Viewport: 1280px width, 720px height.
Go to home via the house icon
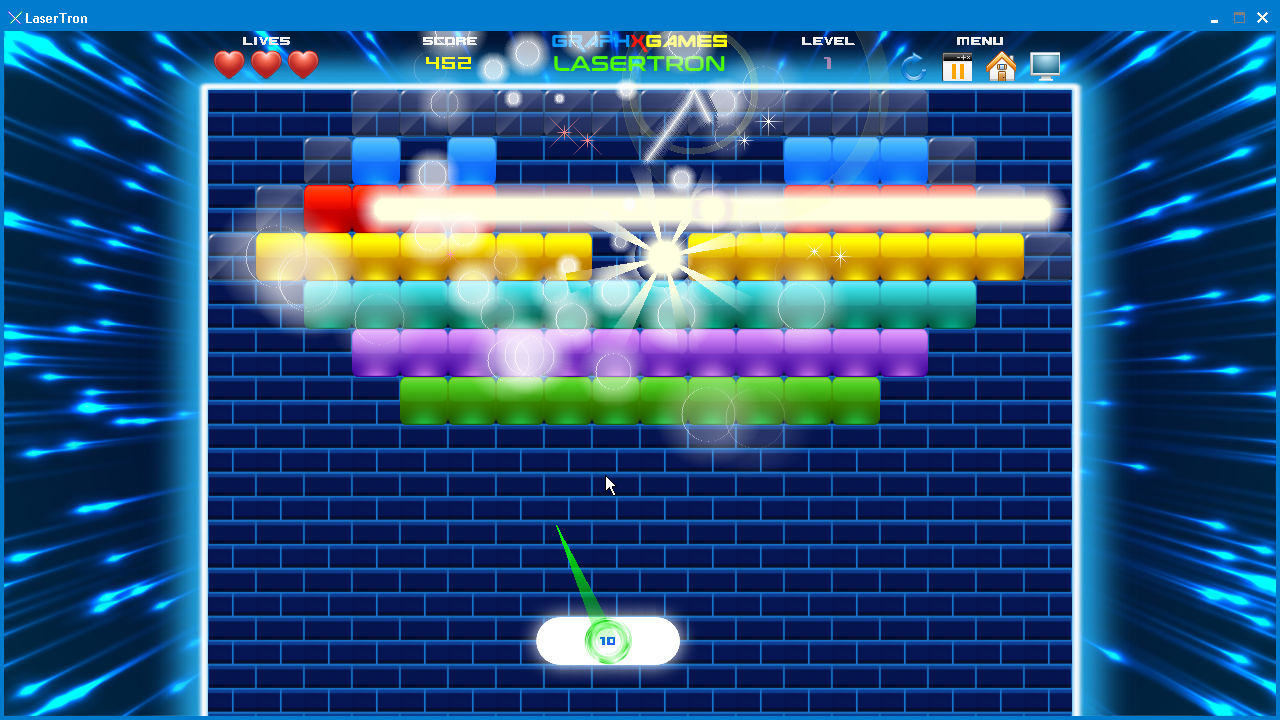click(x=1001, y=67)
